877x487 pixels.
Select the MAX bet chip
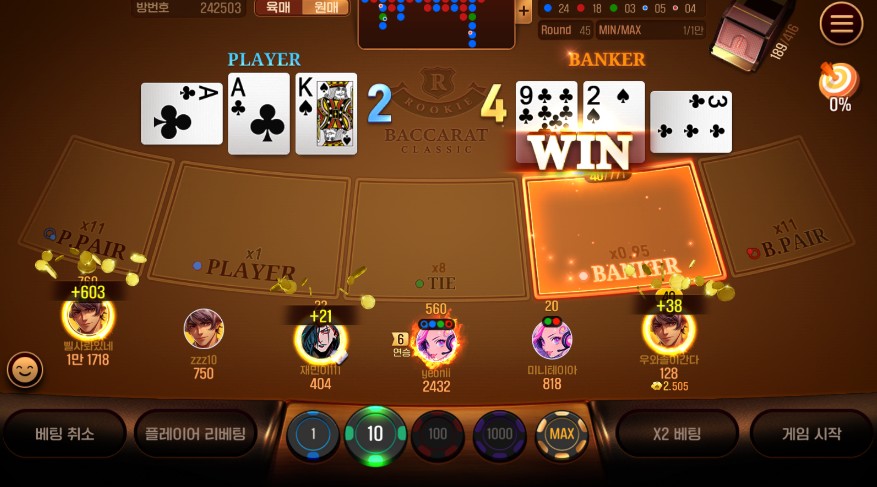pyautogui.click(x=561, y=434)
